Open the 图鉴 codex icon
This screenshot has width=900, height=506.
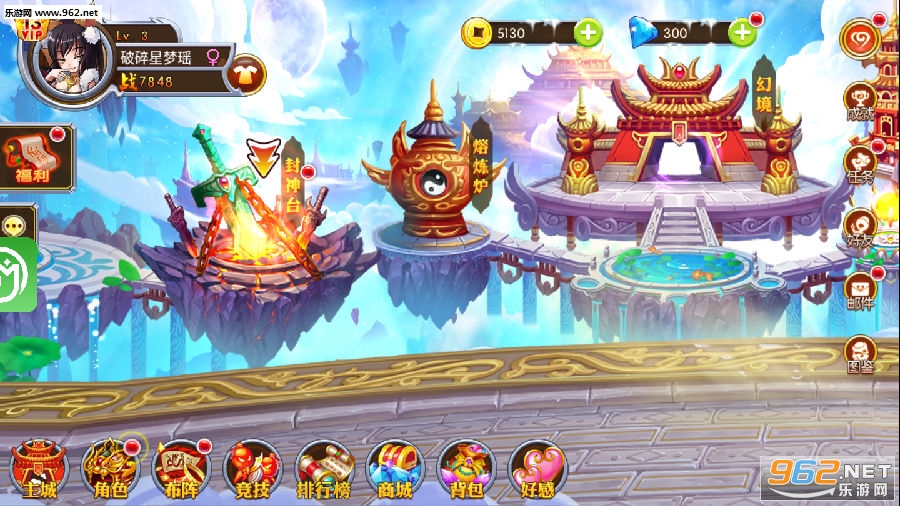(860, 354)
